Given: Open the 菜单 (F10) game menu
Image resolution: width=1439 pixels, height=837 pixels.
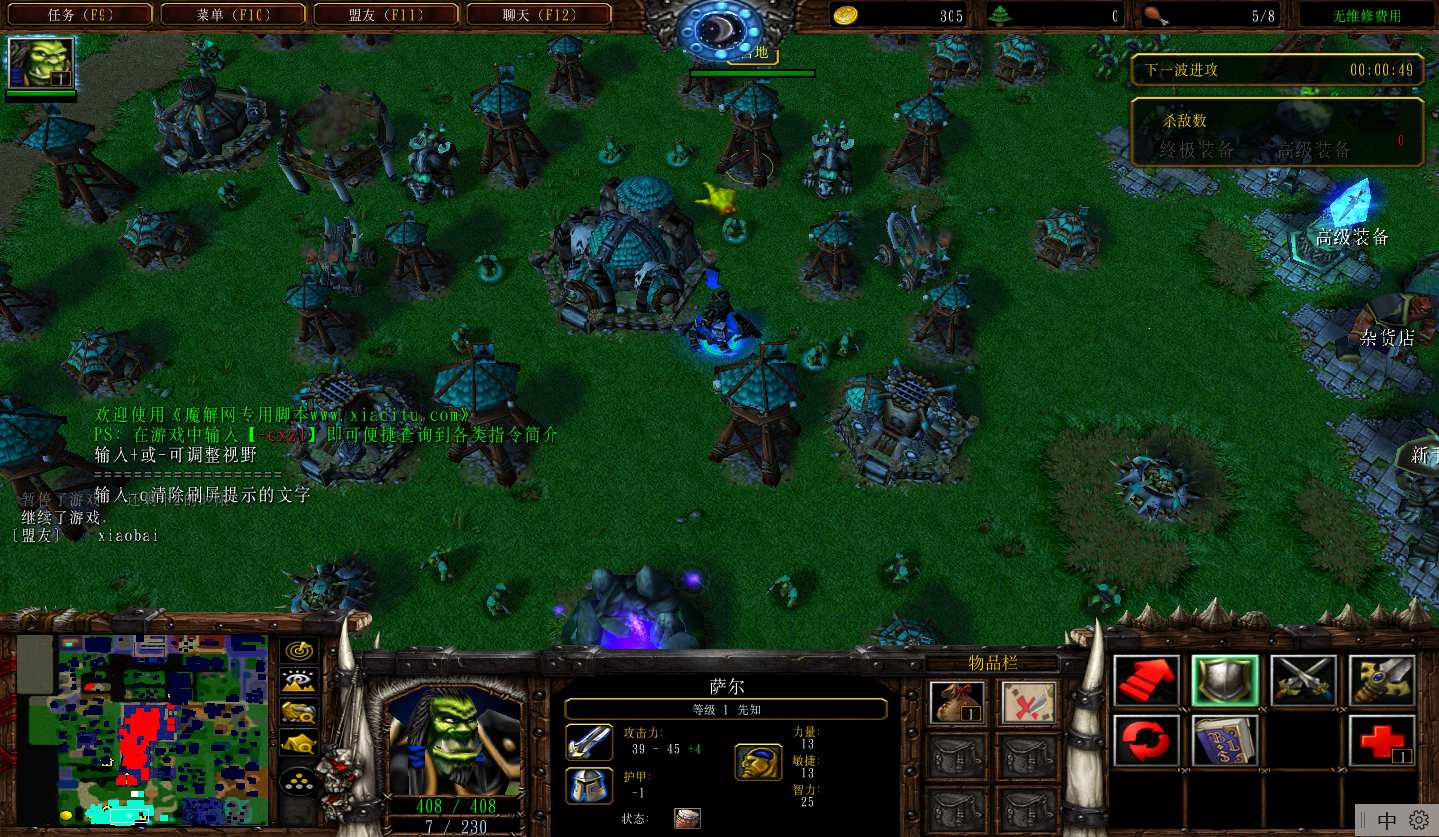Looking at the screenshot, I should (233, 15).
